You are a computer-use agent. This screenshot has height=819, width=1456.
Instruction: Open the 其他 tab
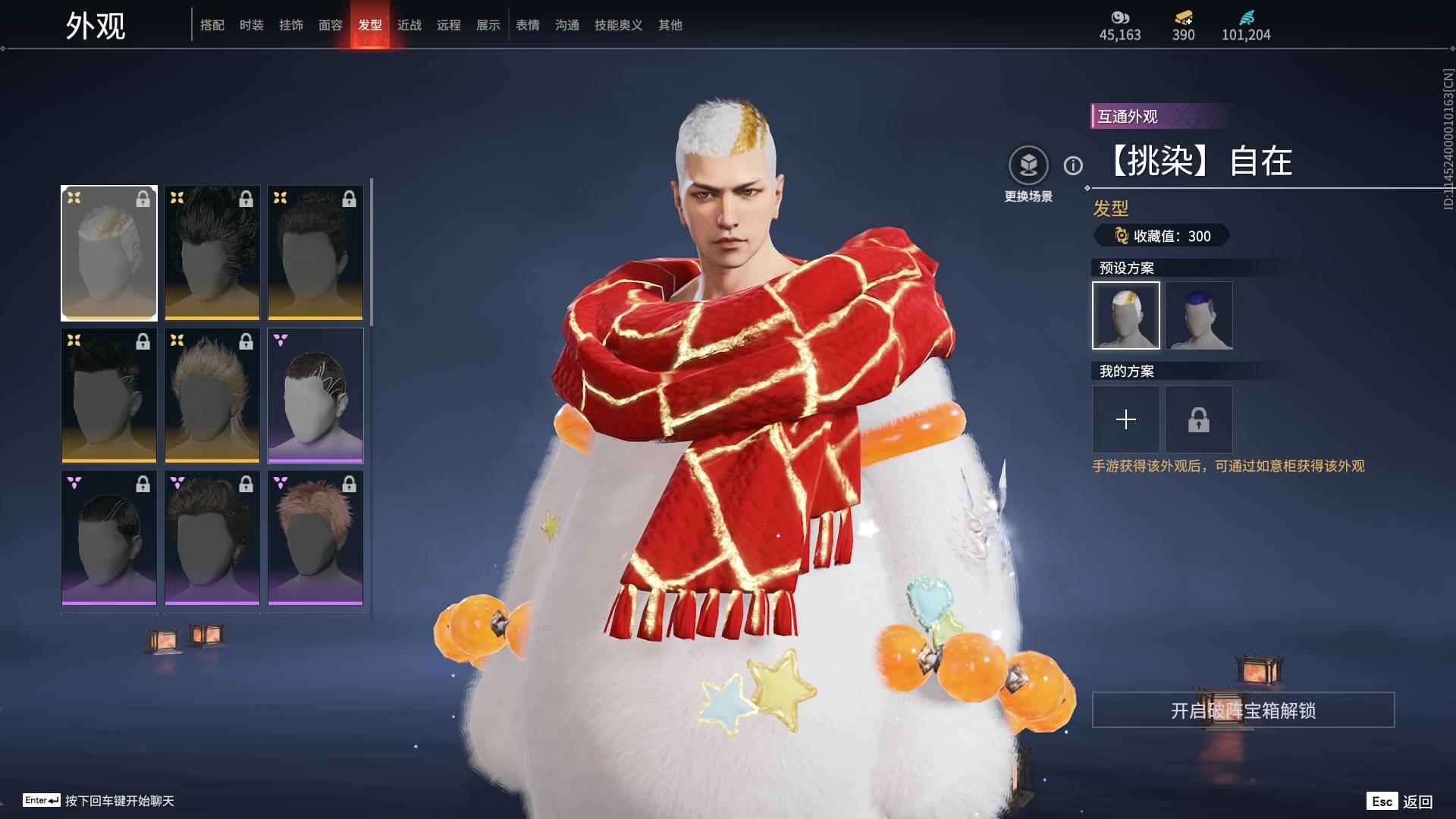[670, 25]
